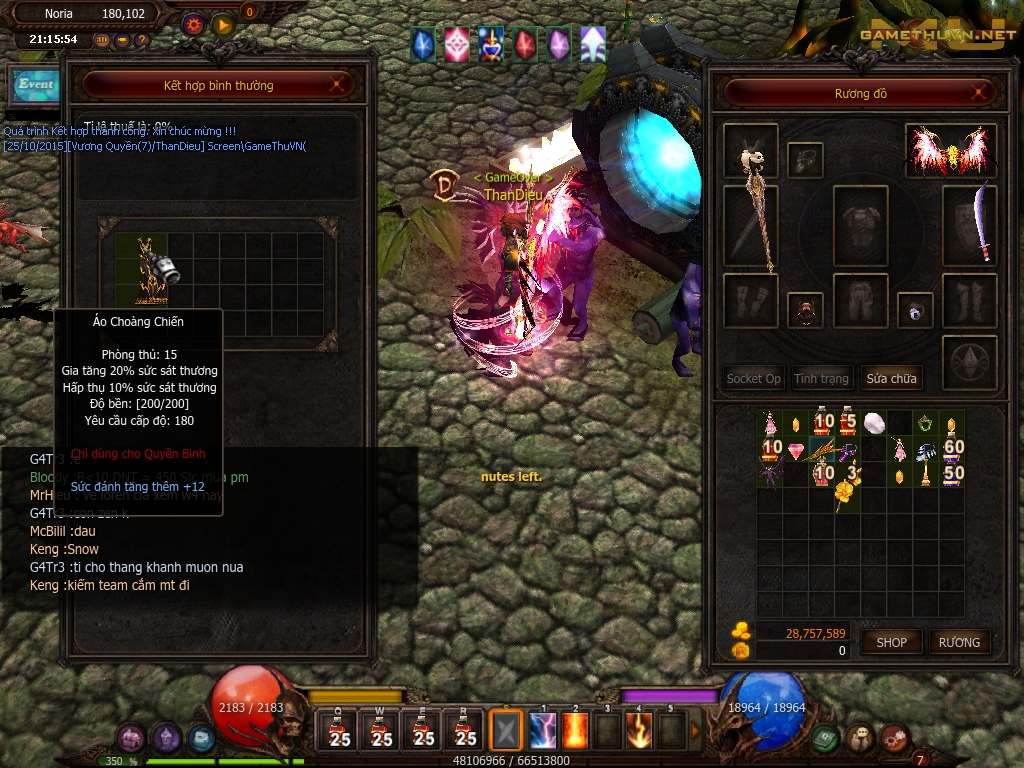
Task: Select the white egg-shaped item in inventory
Action: [874, 423]
